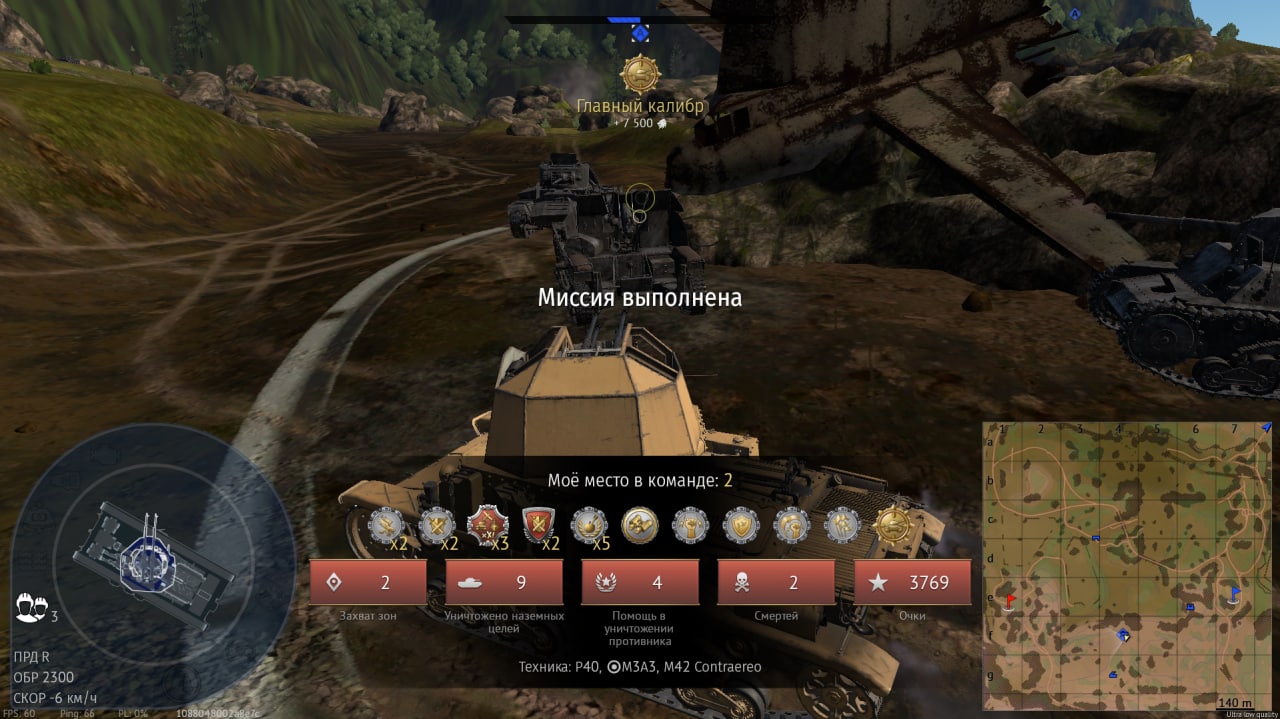1280x719 pixels.
Task: Open the Смертей skull stat tile
Action: (776, 582)
